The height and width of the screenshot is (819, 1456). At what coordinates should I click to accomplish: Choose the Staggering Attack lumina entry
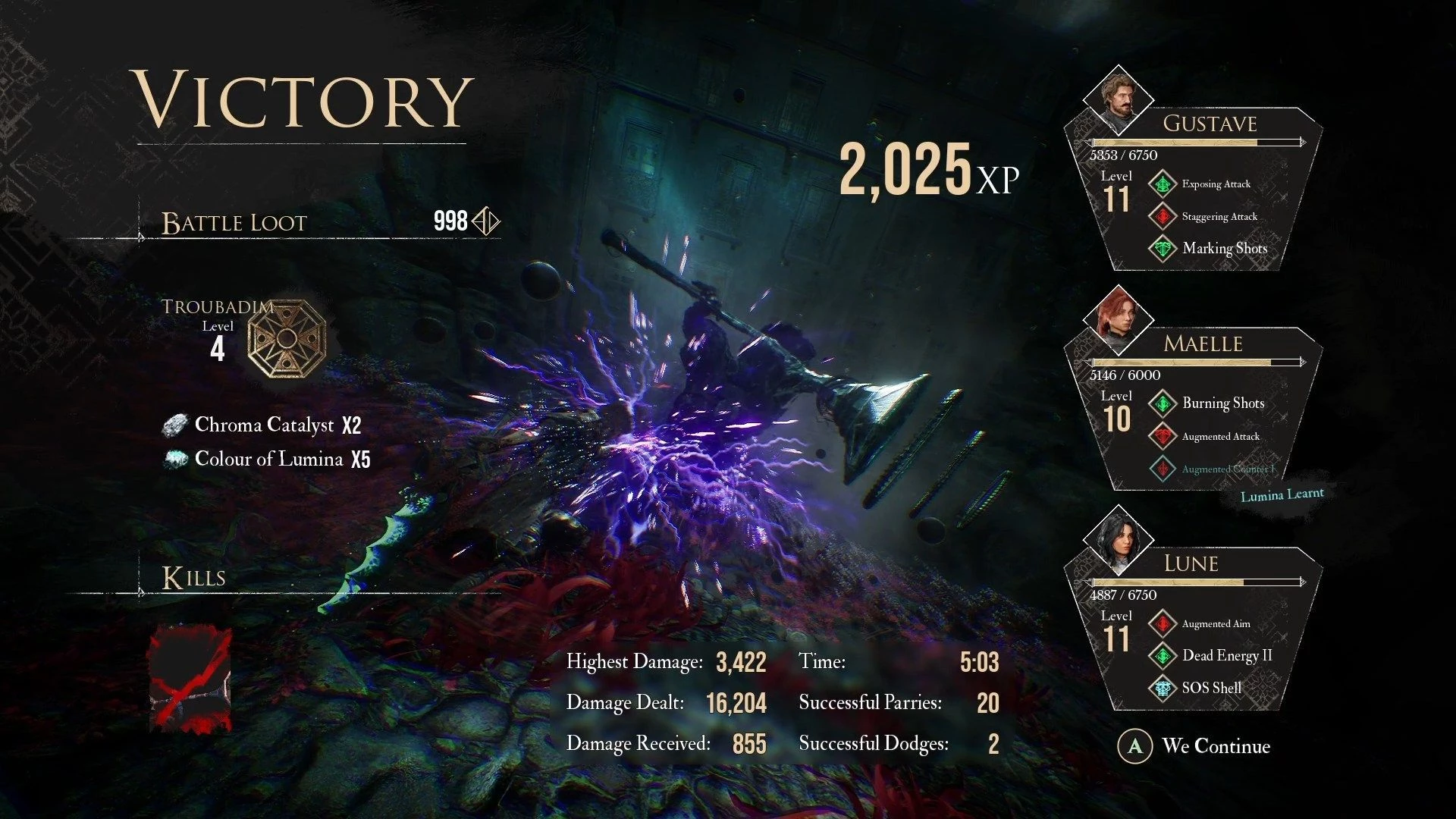[1219, 217]
